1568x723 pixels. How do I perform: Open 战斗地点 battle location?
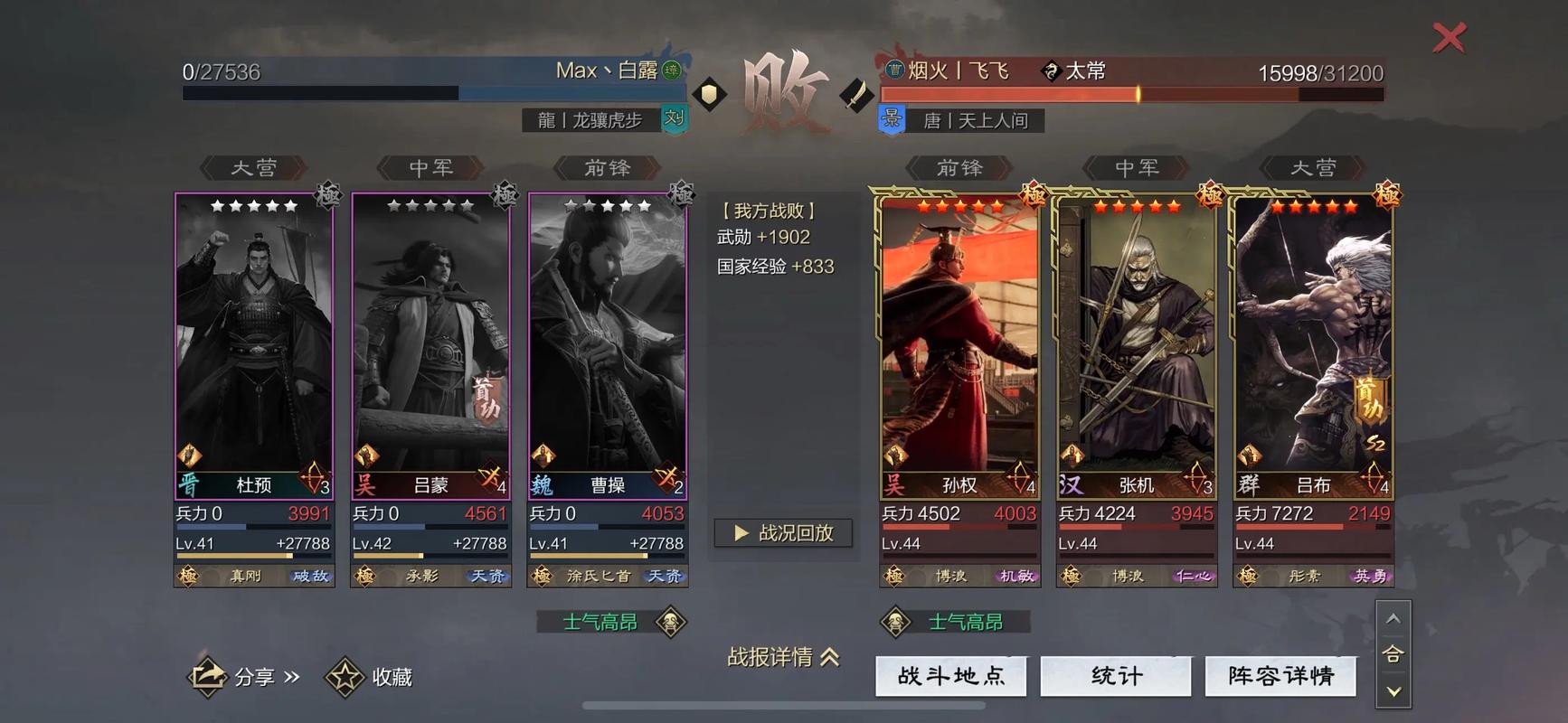coord(950,675)
